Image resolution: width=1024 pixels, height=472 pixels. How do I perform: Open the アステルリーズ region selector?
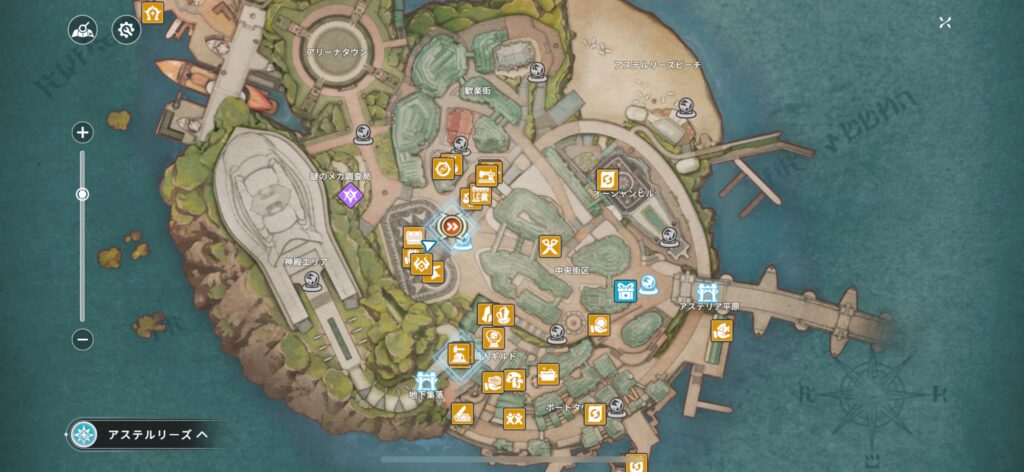click(x=139, y=434)
